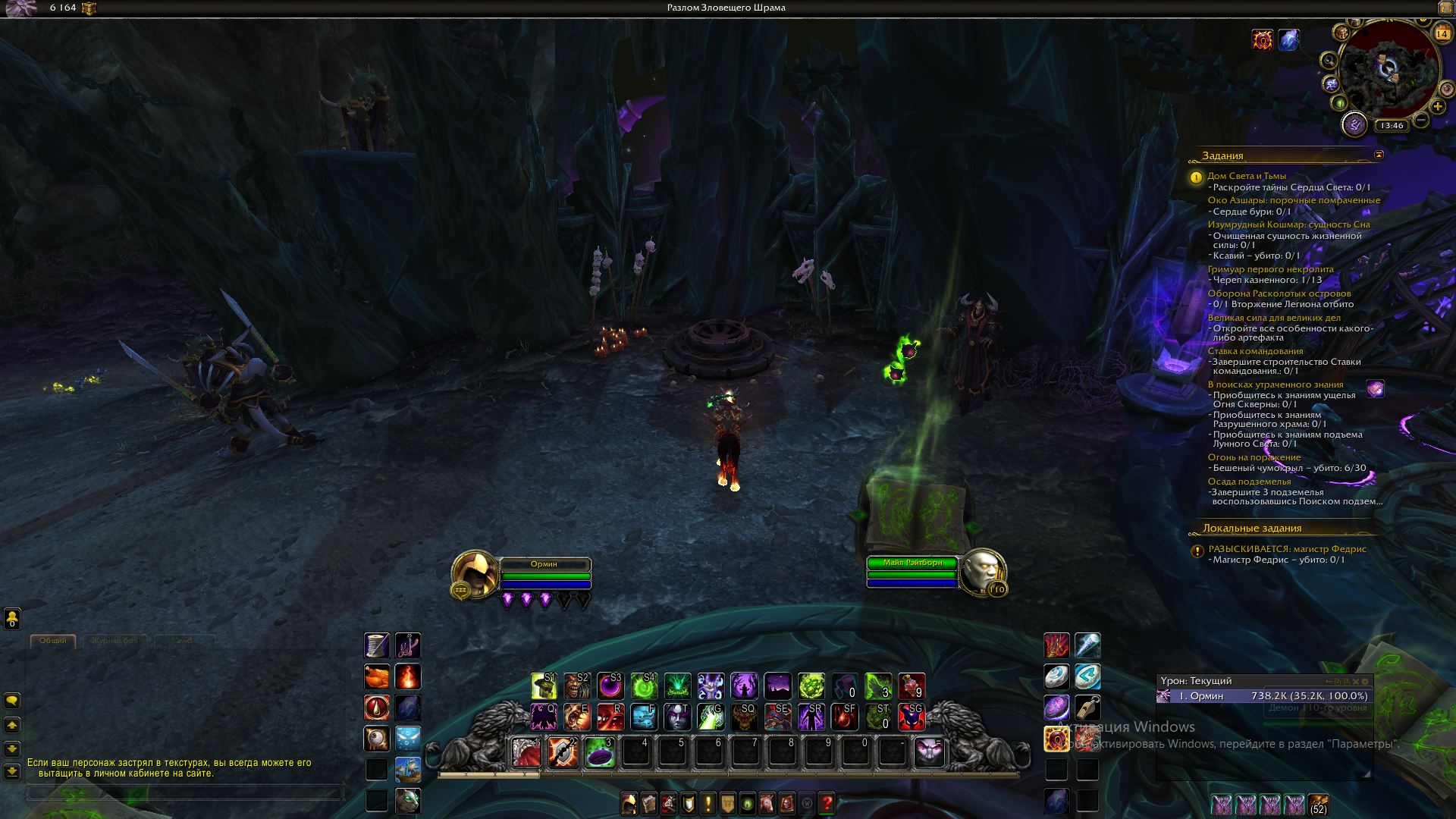Collapse the Задания quest tracker
The image size is (1456, 819).
point(1379,155)
